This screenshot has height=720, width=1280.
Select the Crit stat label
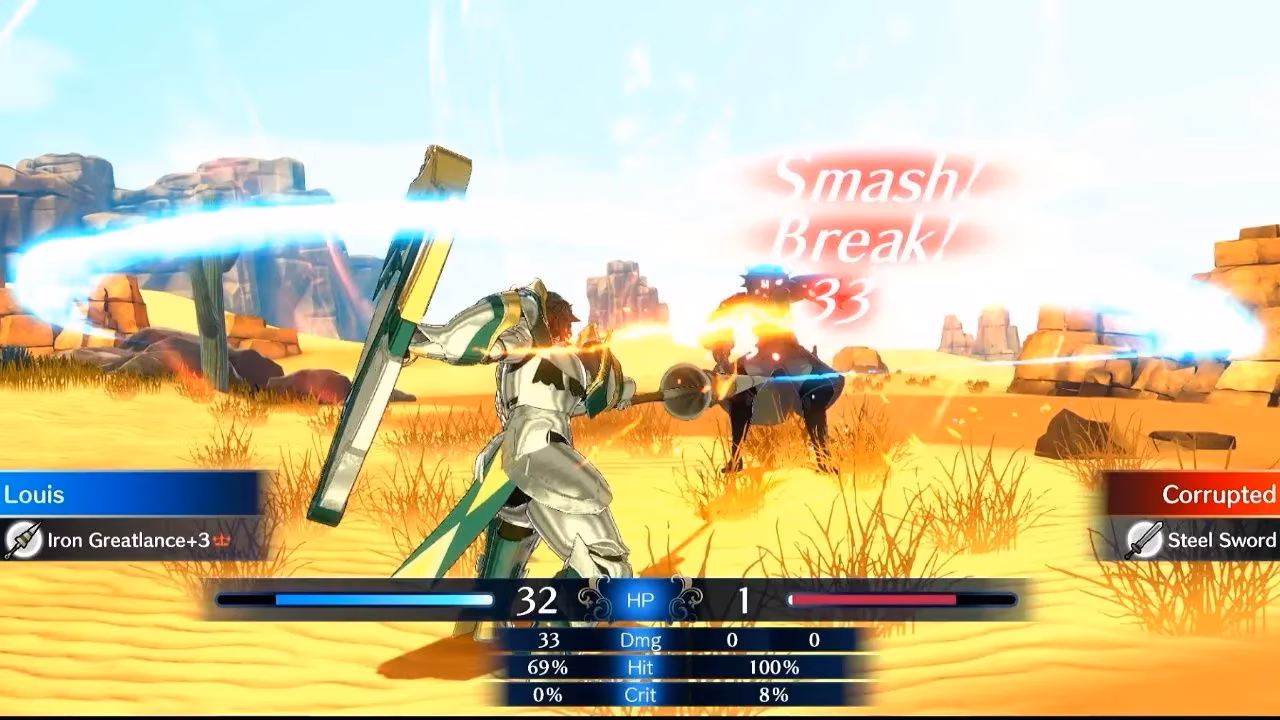(x=640, y=695)
